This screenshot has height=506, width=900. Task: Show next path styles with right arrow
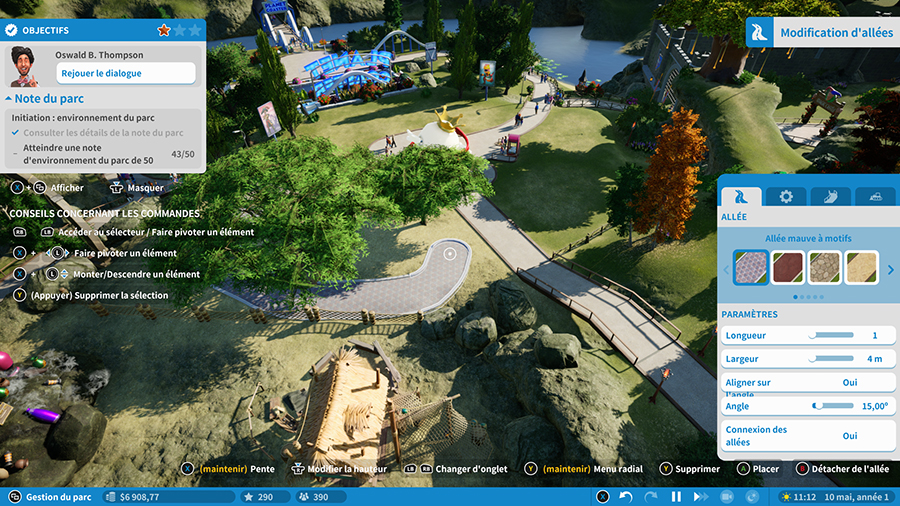click(891, 268)
